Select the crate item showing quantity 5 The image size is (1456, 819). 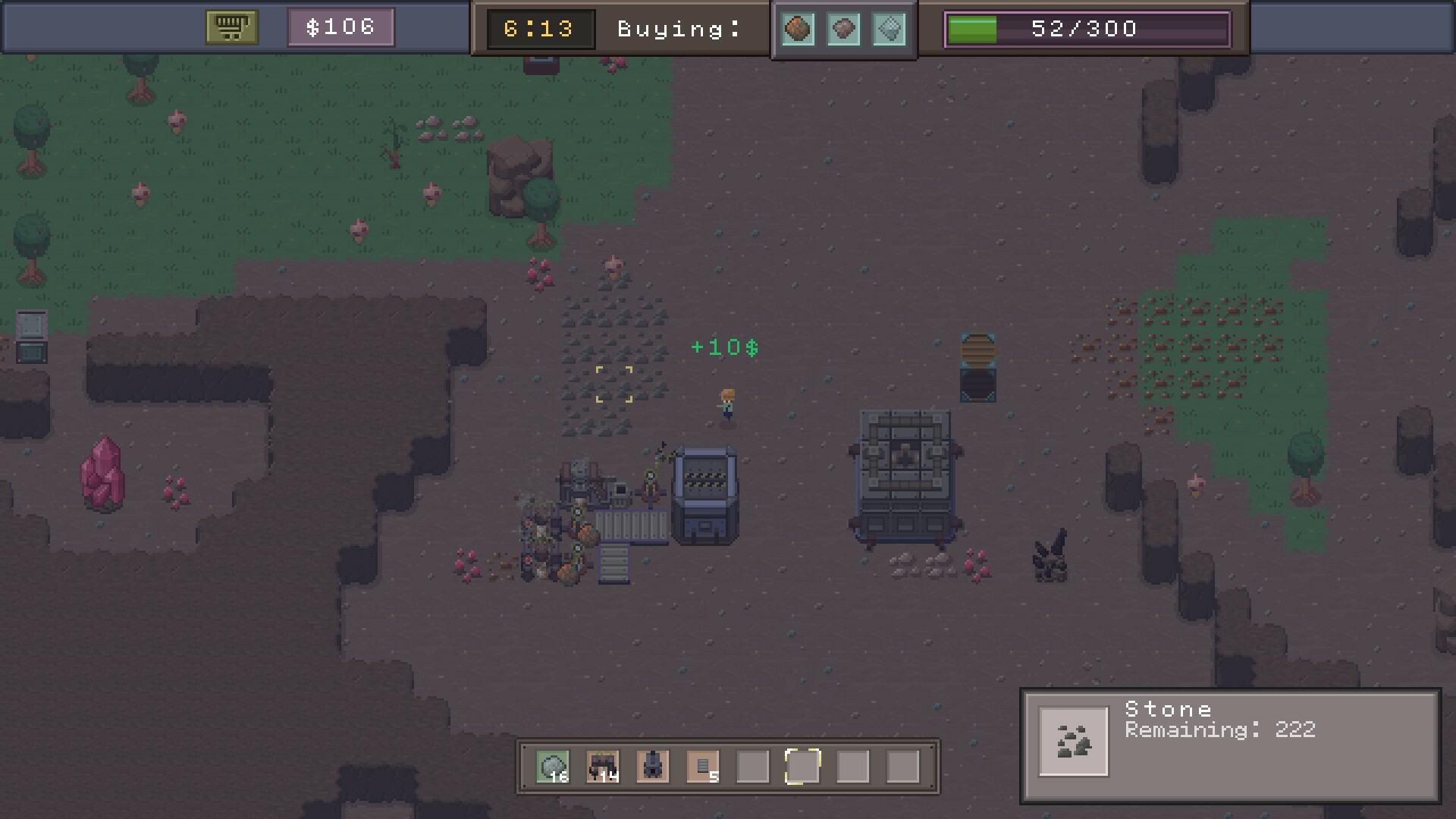coord(701,766)
